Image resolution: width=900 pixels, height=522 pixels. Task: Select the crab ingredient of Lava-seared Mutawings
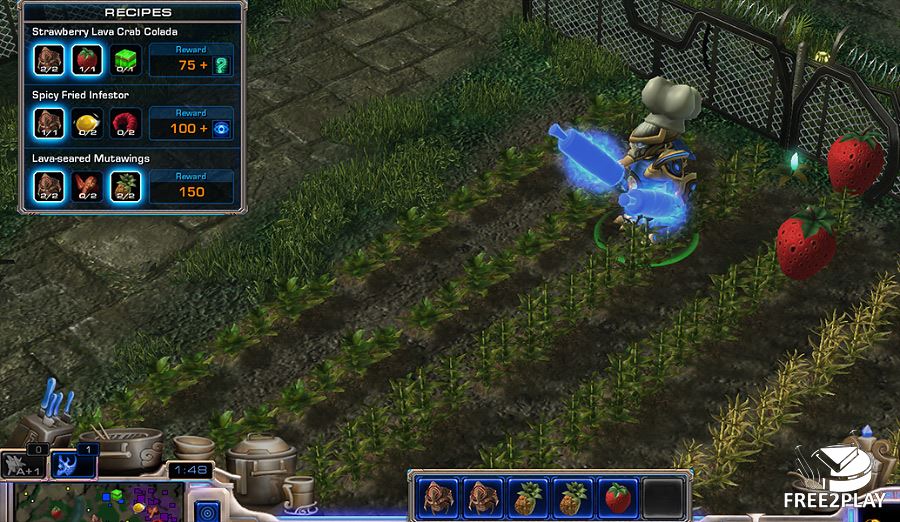click(x=50, y=186)
